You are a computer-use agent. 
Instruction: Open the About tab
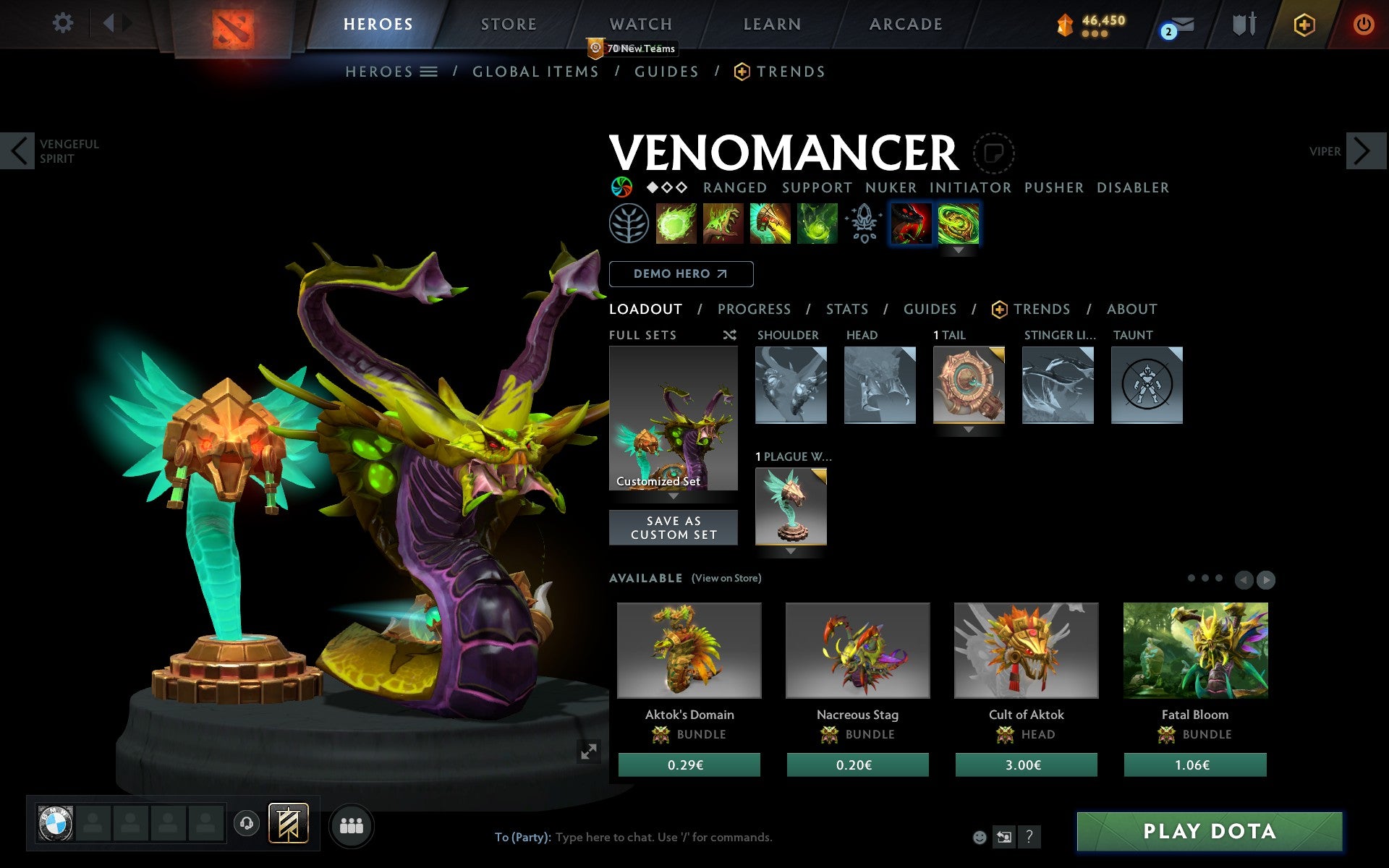click(x=1131, y=310)
